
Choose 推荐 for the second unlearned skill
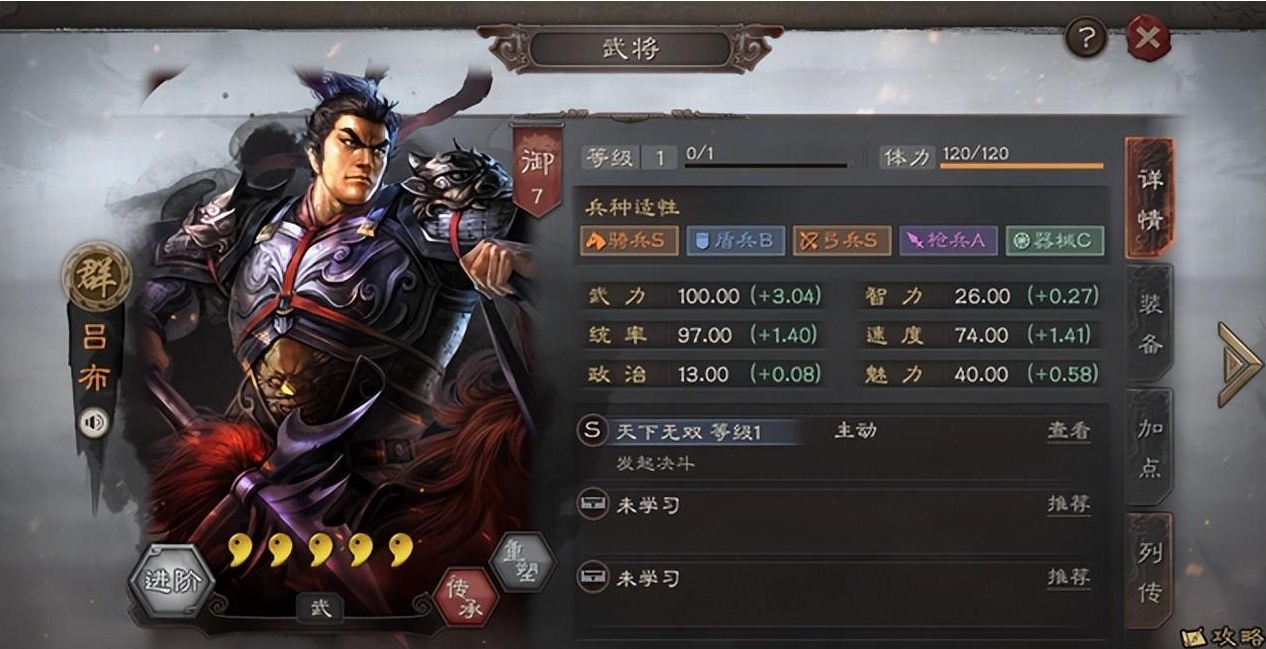click(1068, 577)
